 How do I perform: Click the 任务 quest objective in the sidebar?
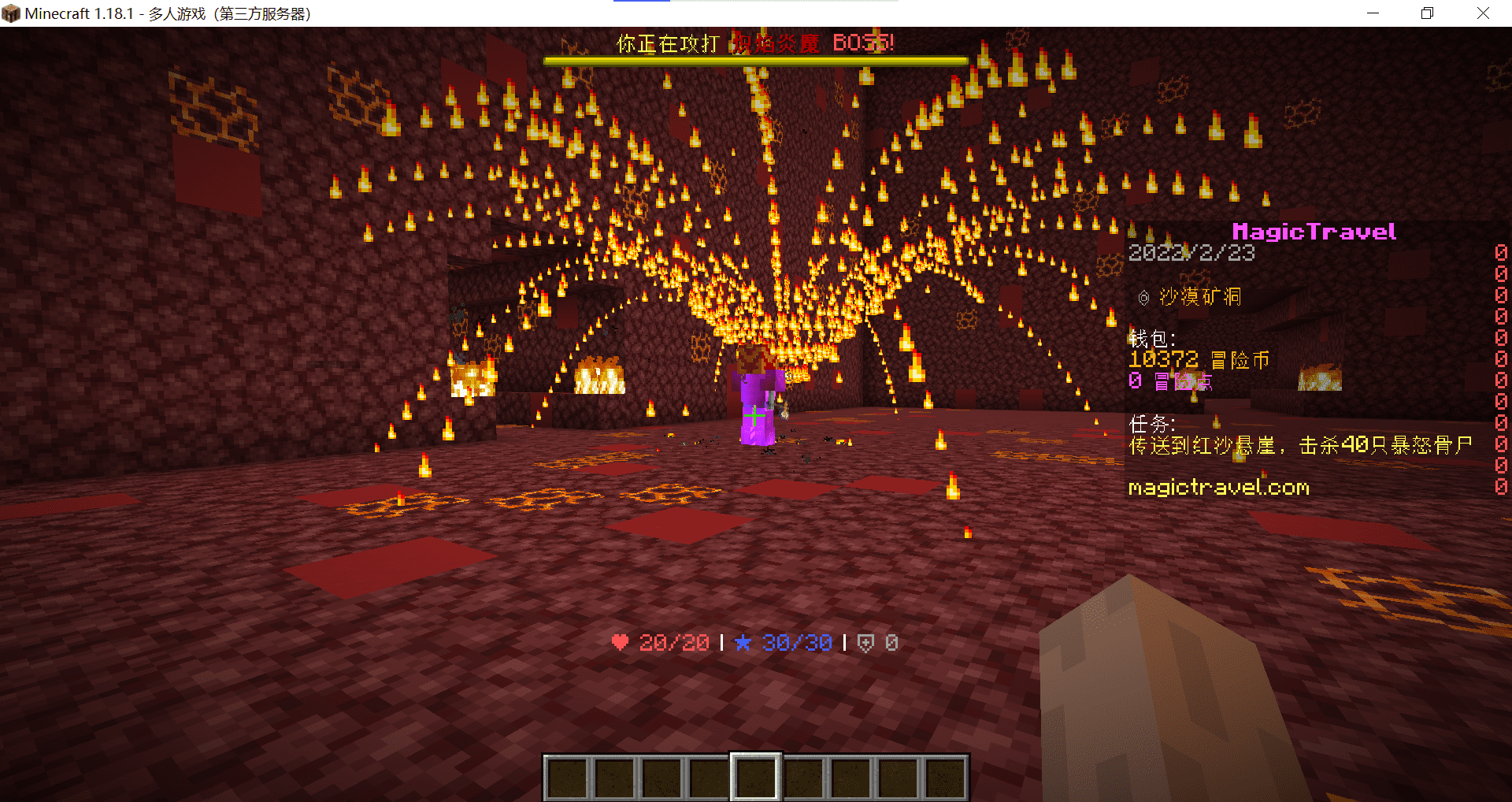[x=1299, y=446]
